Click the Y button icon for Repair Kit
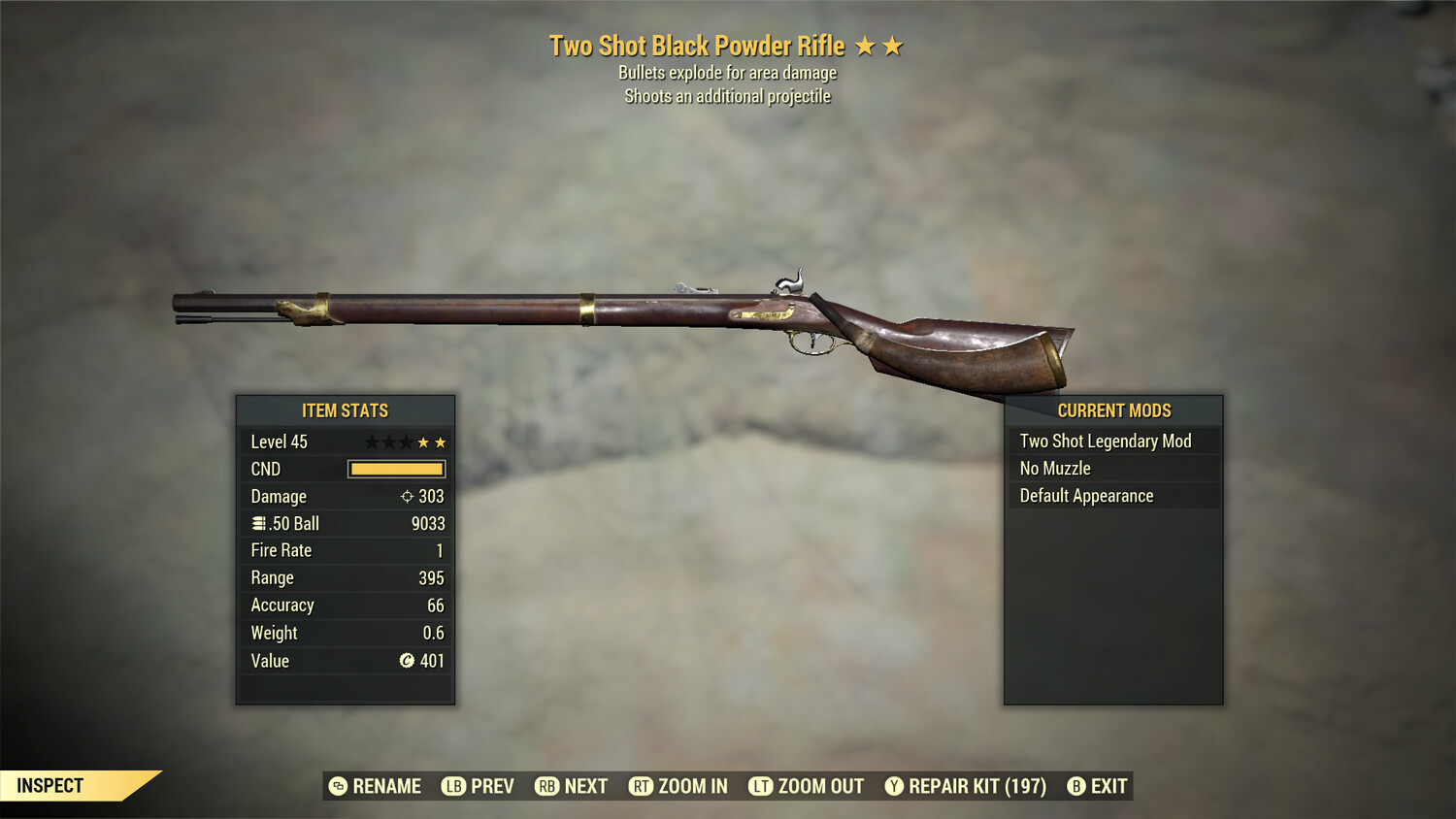 [x=893, y=786]
